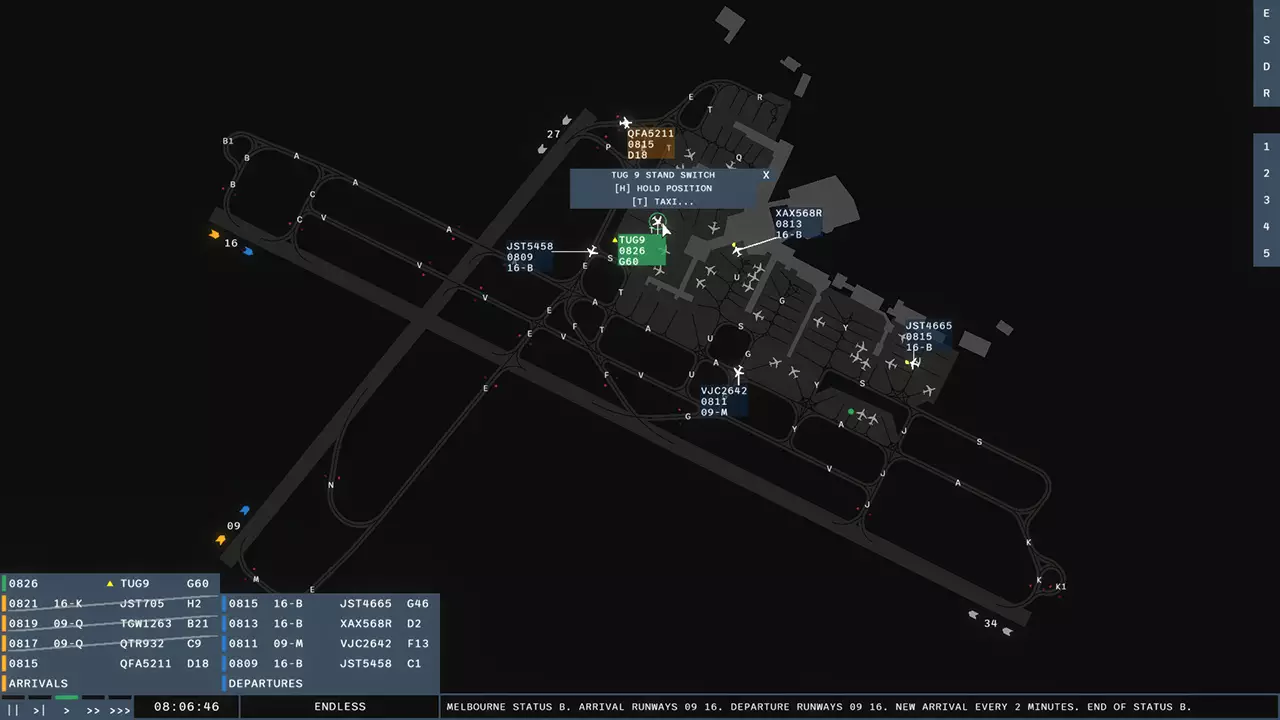Screen dimensions: 1280x720
Task: Choose HOLD POSITION in the stand switch menu
Action: click(665, 188)
